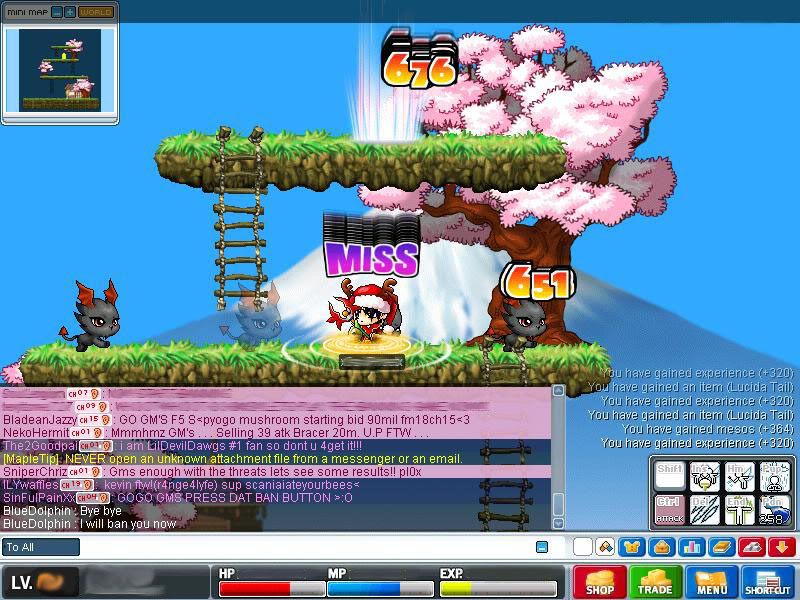Image resolution: width=800 pixels, height=600 pixels.
Task: Minimize the chat window
Action: coord(542,547)
